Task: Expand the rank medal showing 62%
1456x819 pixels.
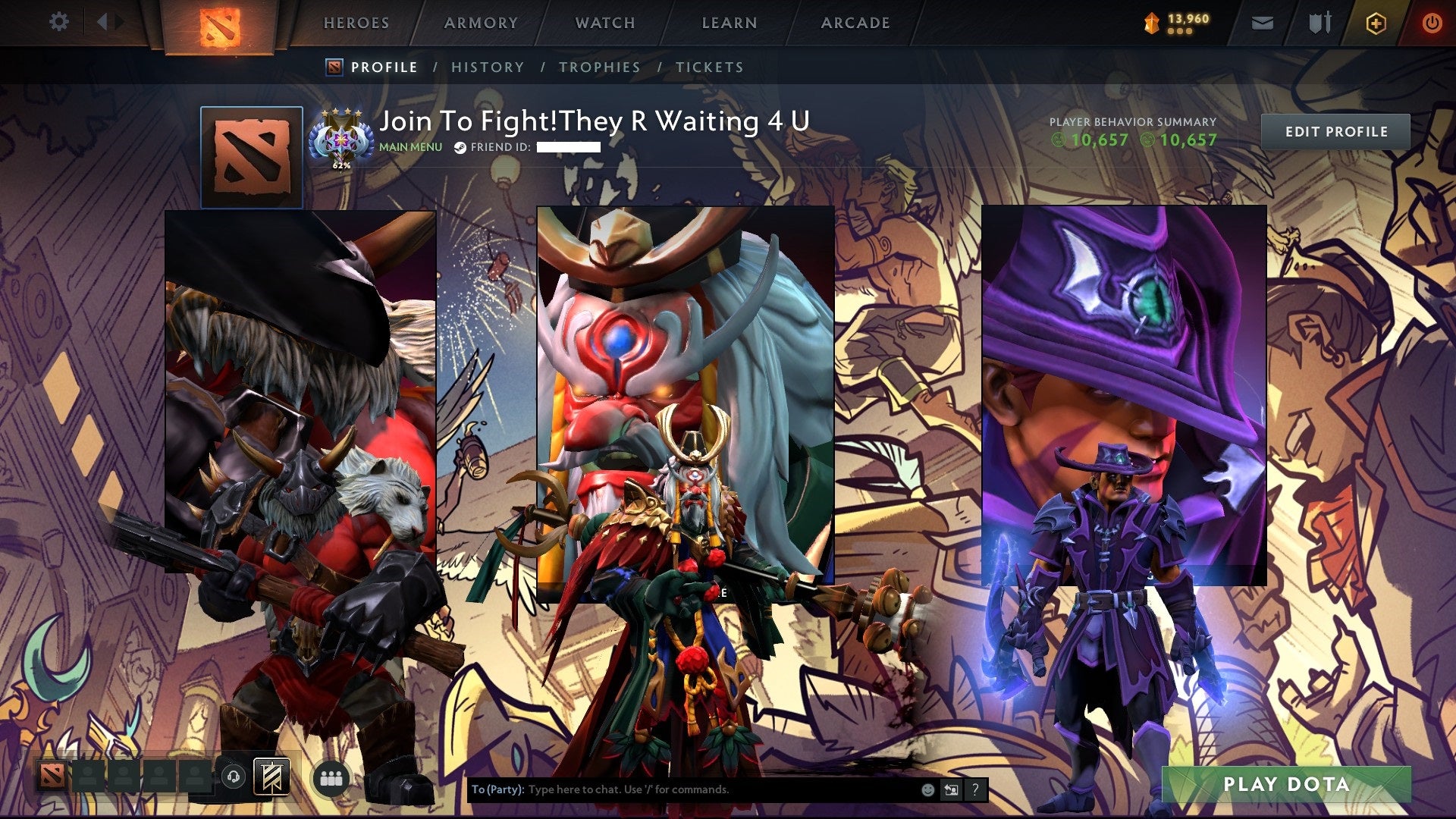Action: tap(341, 139)
